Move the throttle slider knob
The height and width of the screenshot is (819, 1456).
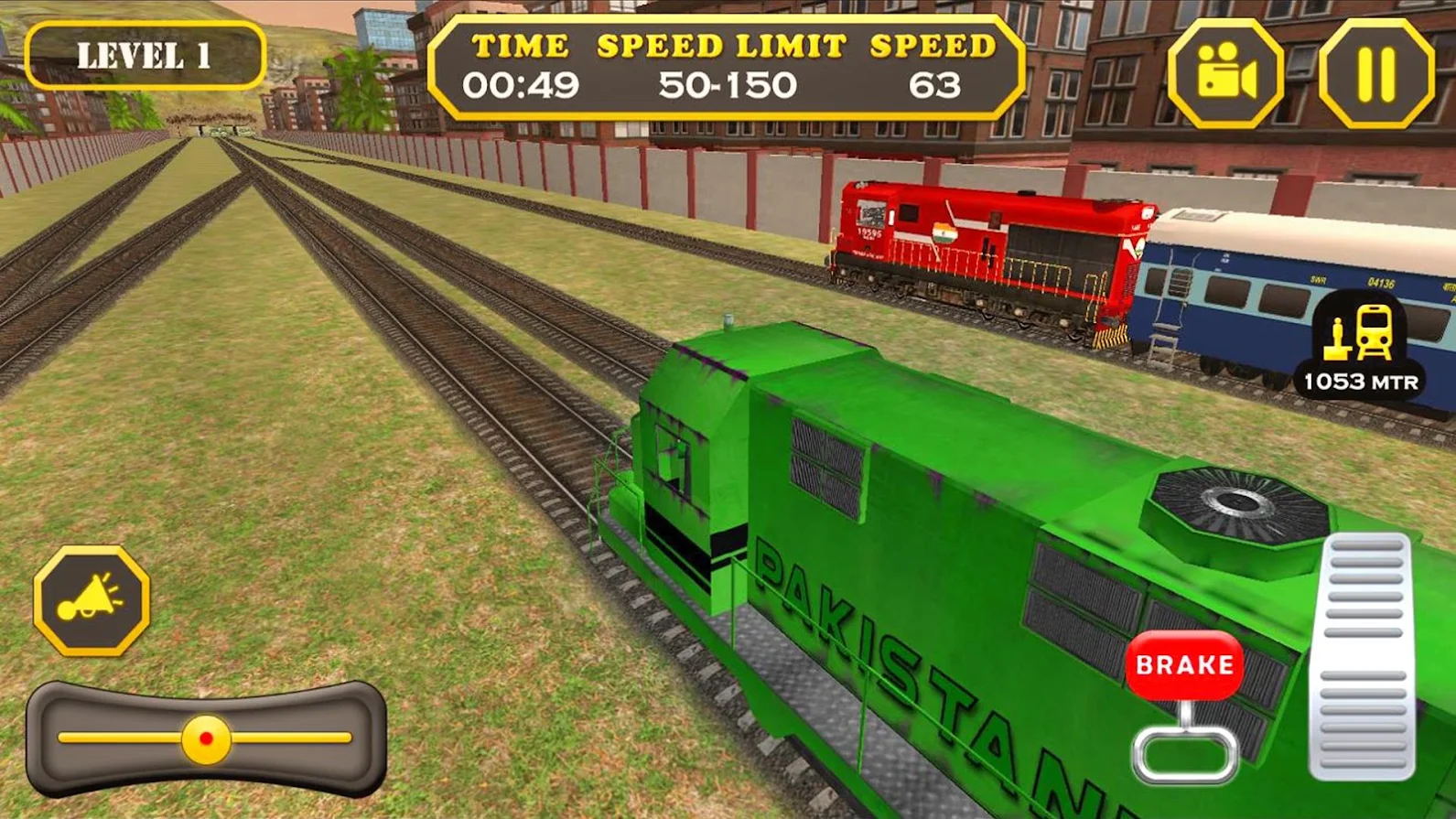[x=204, y=738]
